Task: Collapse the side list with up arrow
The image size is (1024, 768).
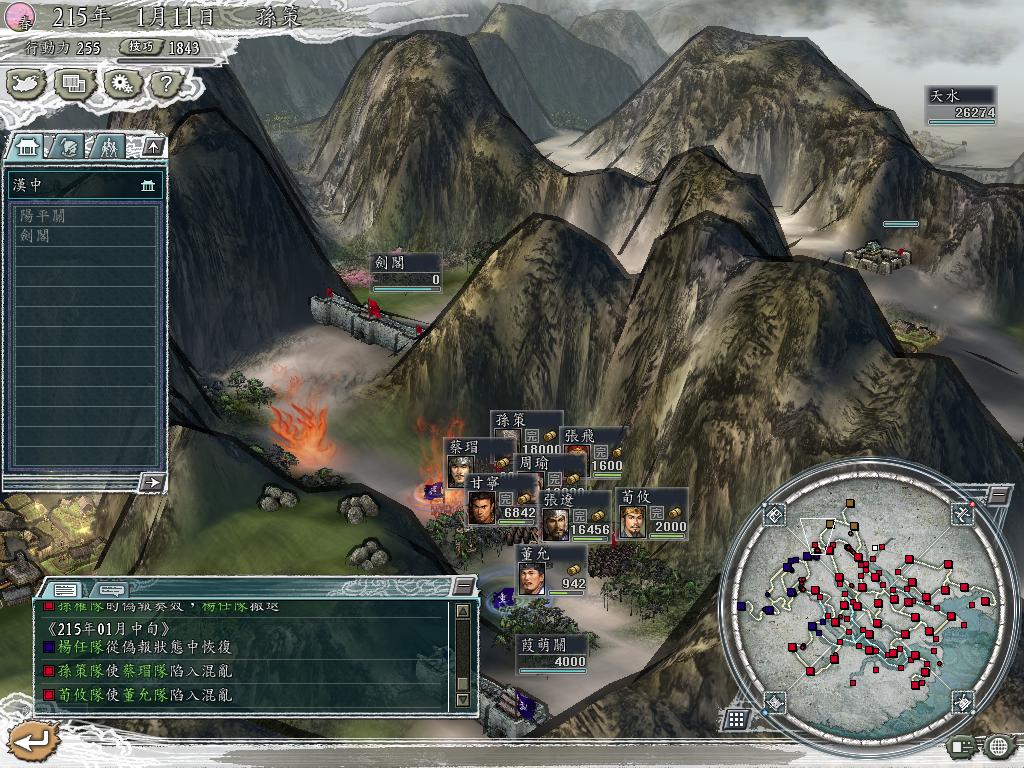Action: point(153,147)
